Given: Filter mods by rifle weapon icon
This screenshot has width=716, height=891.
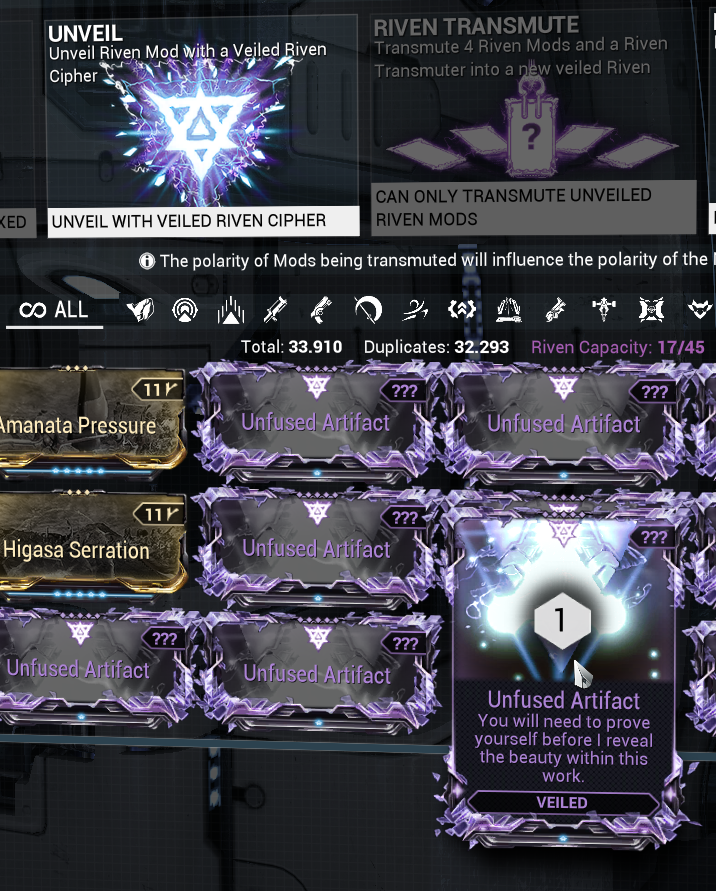Looking at the screenshot, I should click(275, 311).
